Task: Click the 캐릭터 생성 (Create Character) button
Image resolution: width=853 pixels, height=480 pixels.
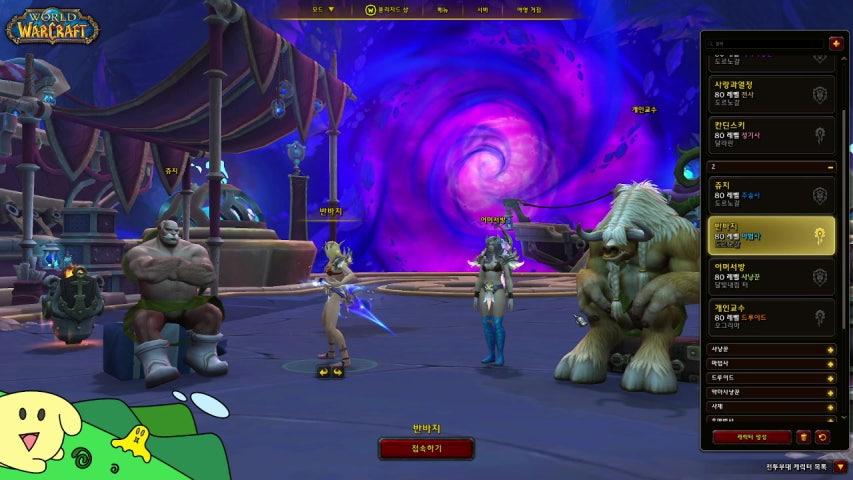Action: pyautogui.click(x=751, y=437)
